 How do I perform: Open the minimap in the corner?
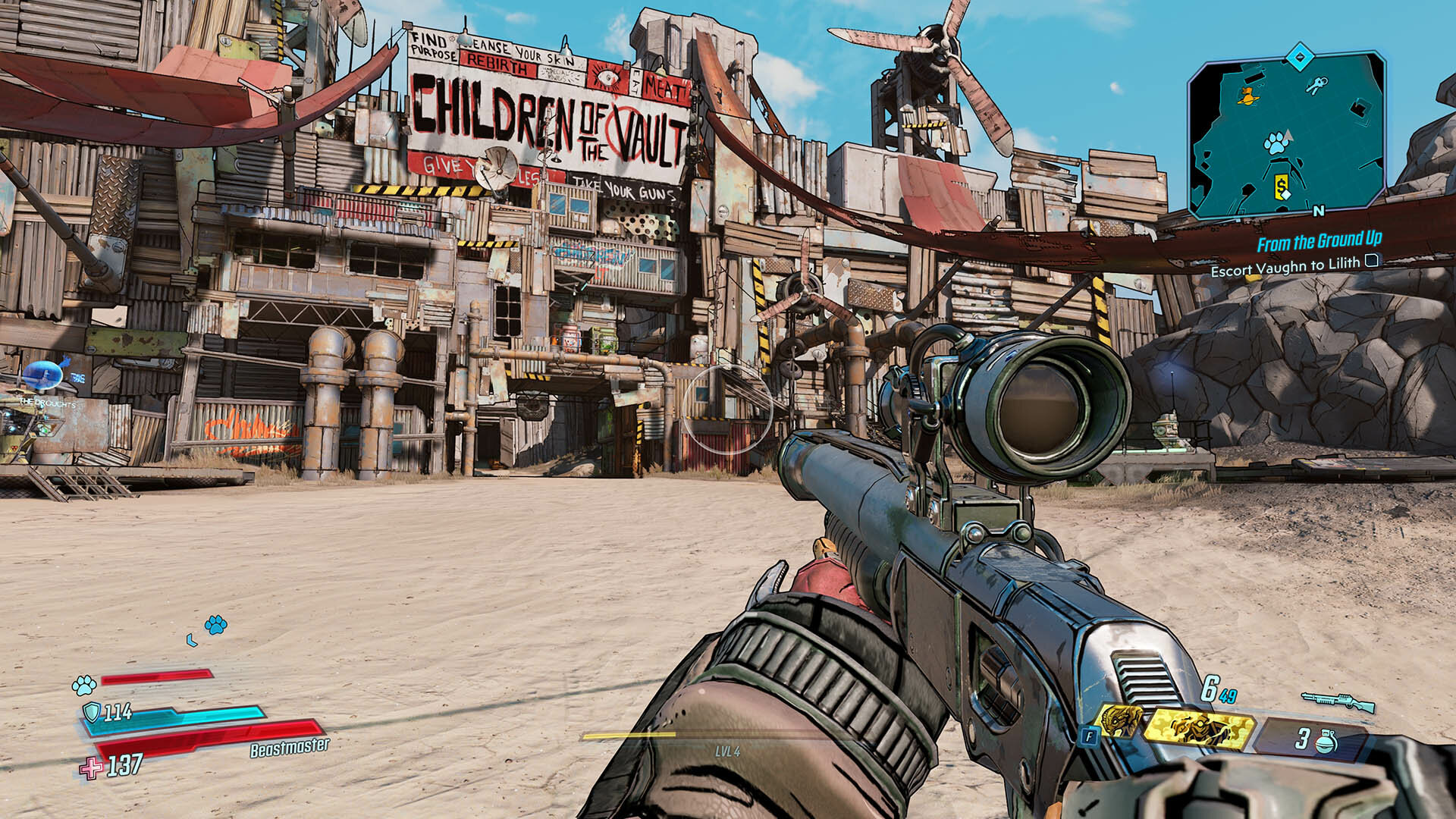click(x=1286, y=135)
